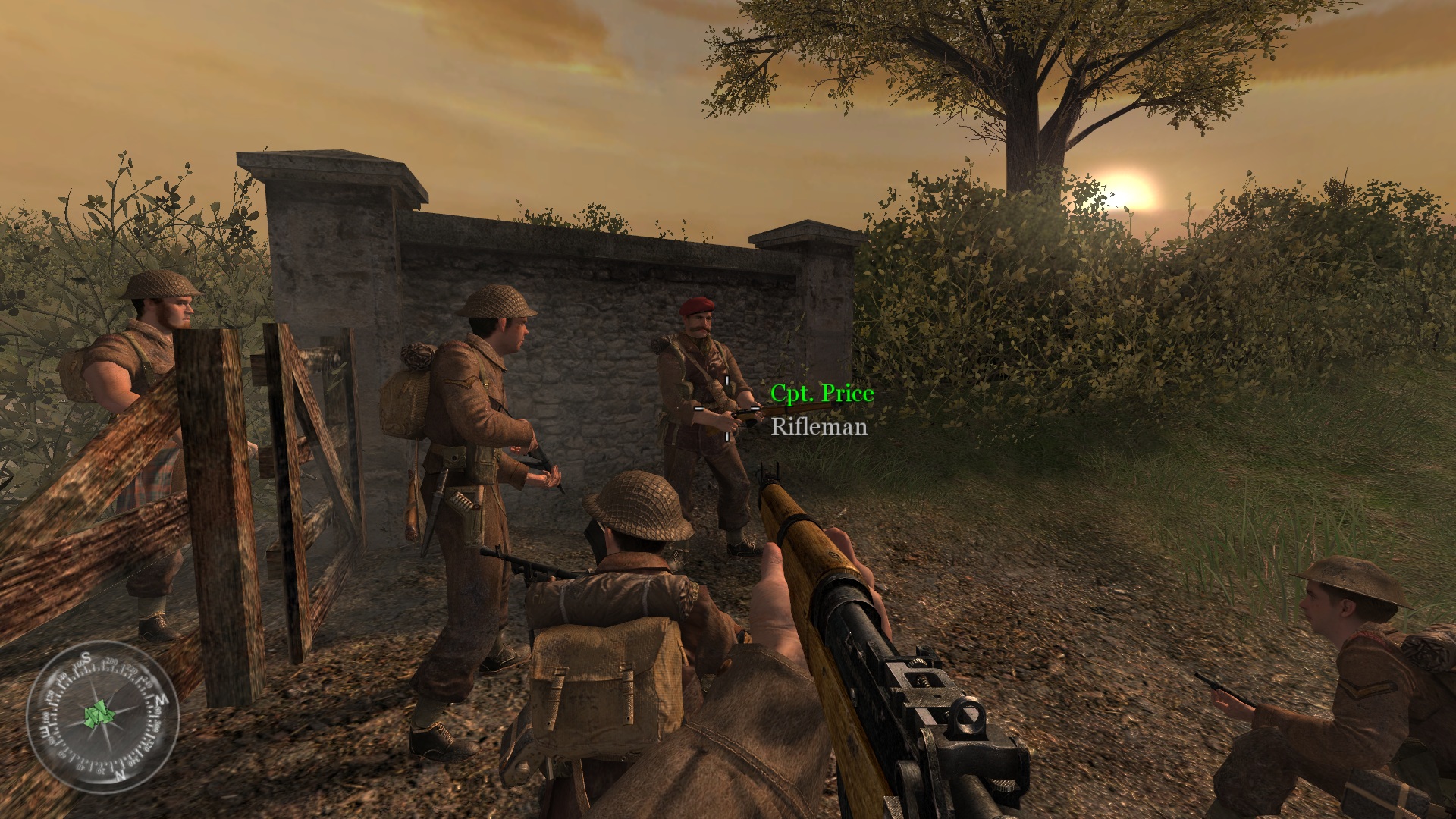Click the compass minimap
Viewport: 1456px width, 819px height.
tap(102, 716)
